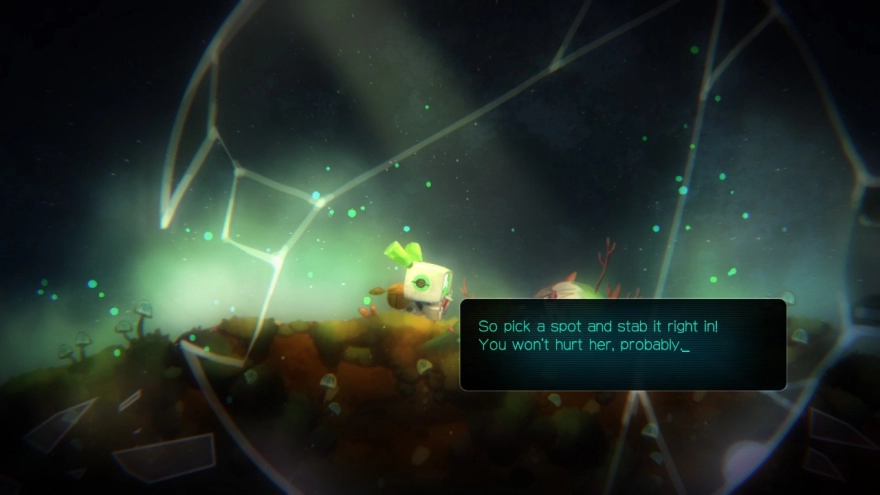The height and width of the screenshot is (495, 880).
Task: Advance the 'stab it right in' dialogue box
Action: [x=622, y=344]
